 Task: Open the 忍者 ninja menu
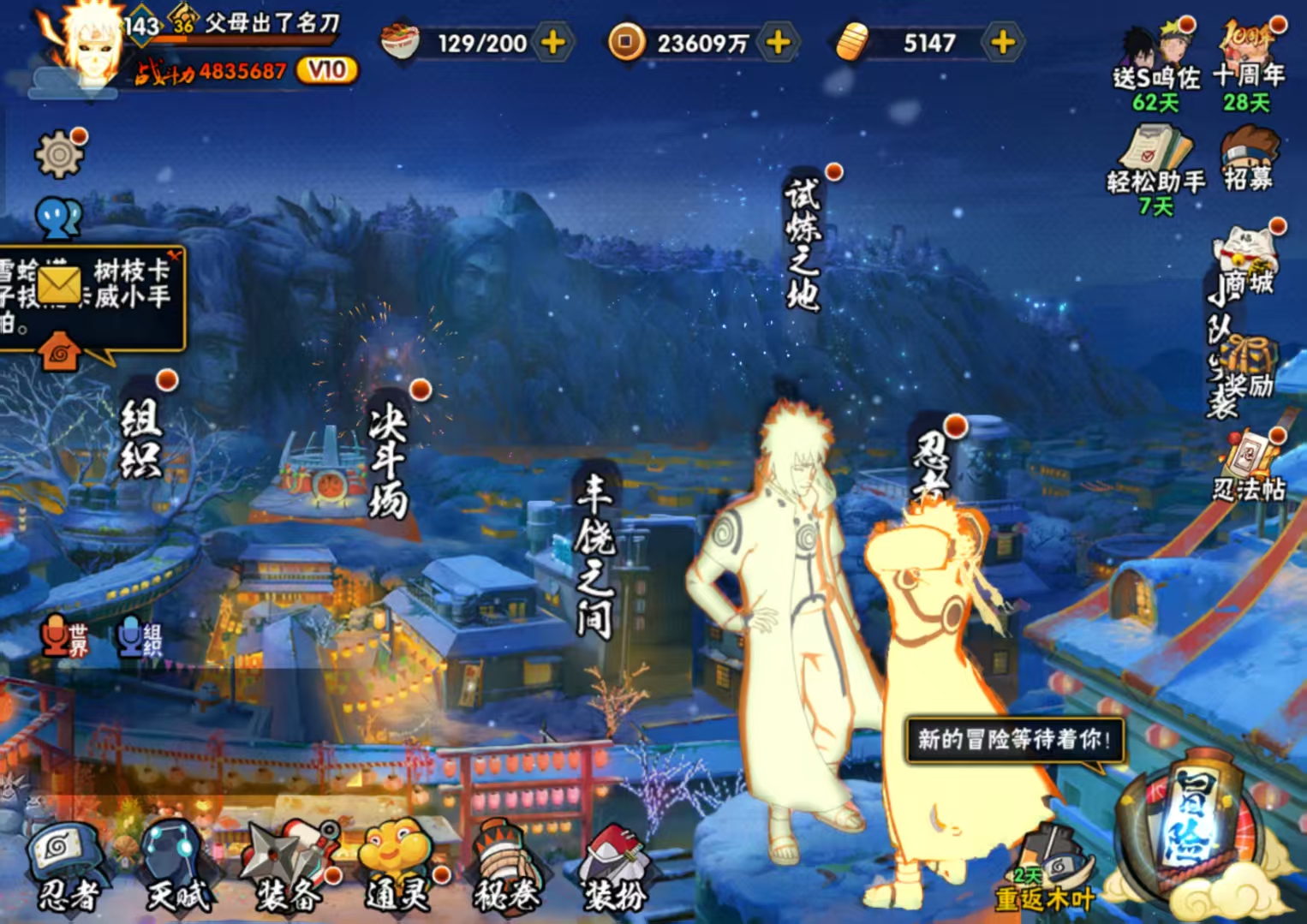point(64,865)
